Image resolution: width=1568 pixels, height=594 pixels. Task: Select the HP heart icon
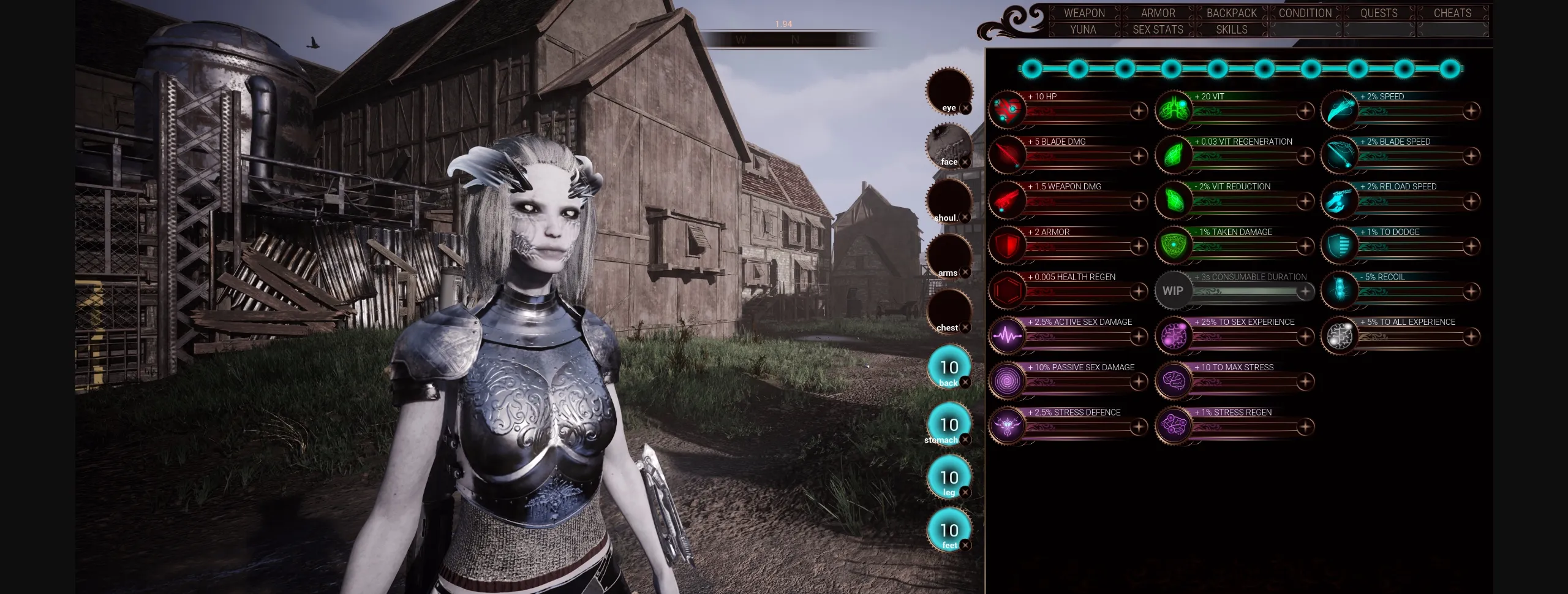(1007, 110)
